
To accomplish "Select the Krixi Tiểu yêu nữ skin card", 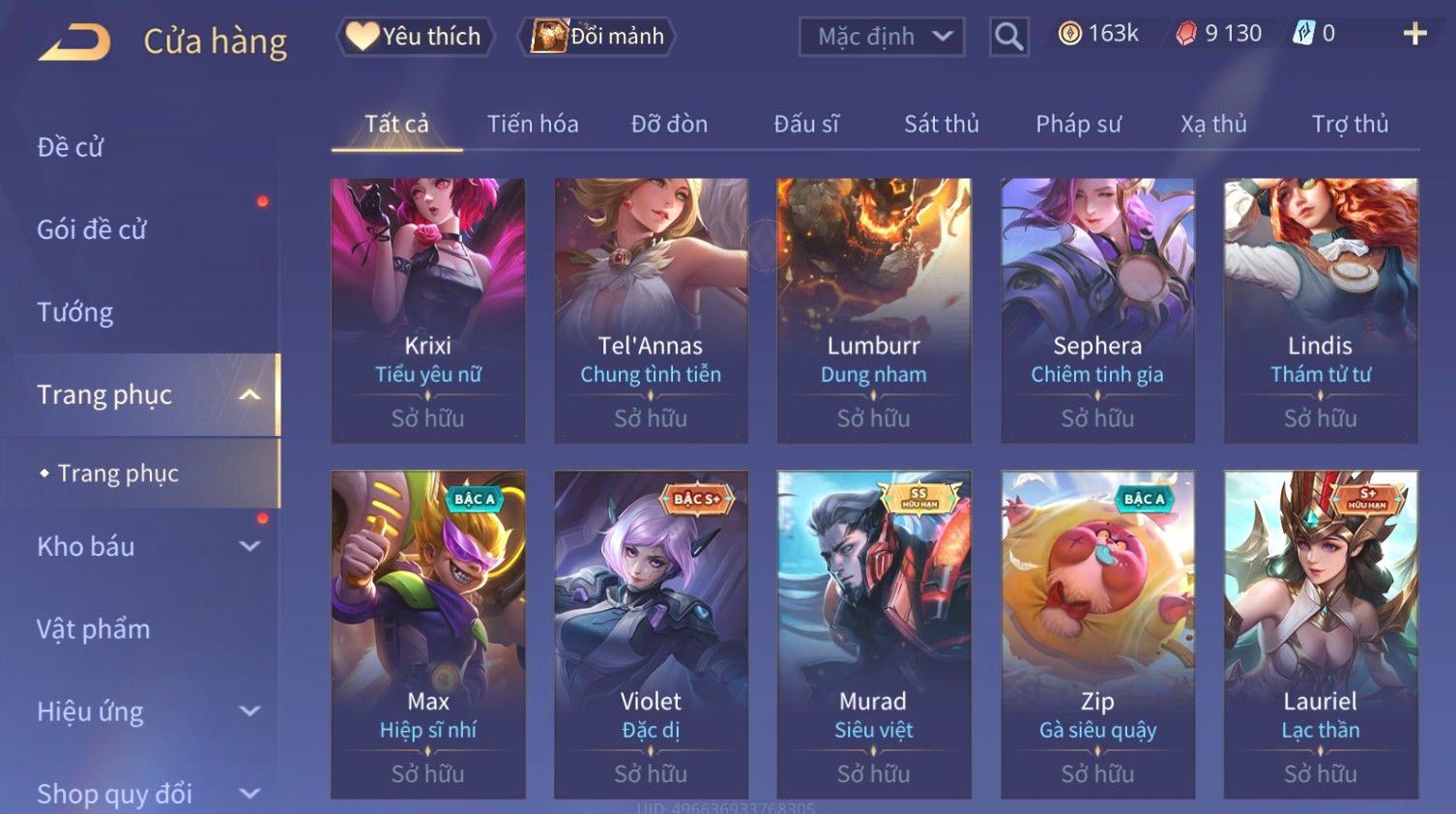I will point(428,309).
